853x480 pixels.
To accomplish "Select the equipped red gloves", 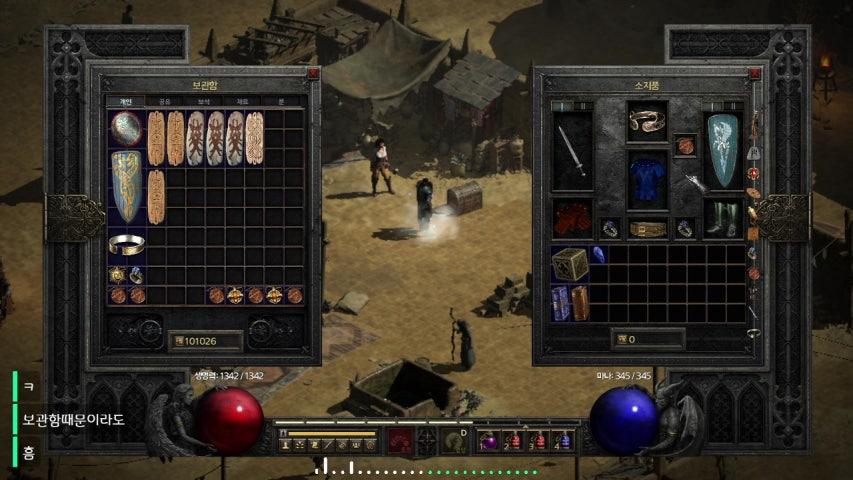I will (572, 217).
